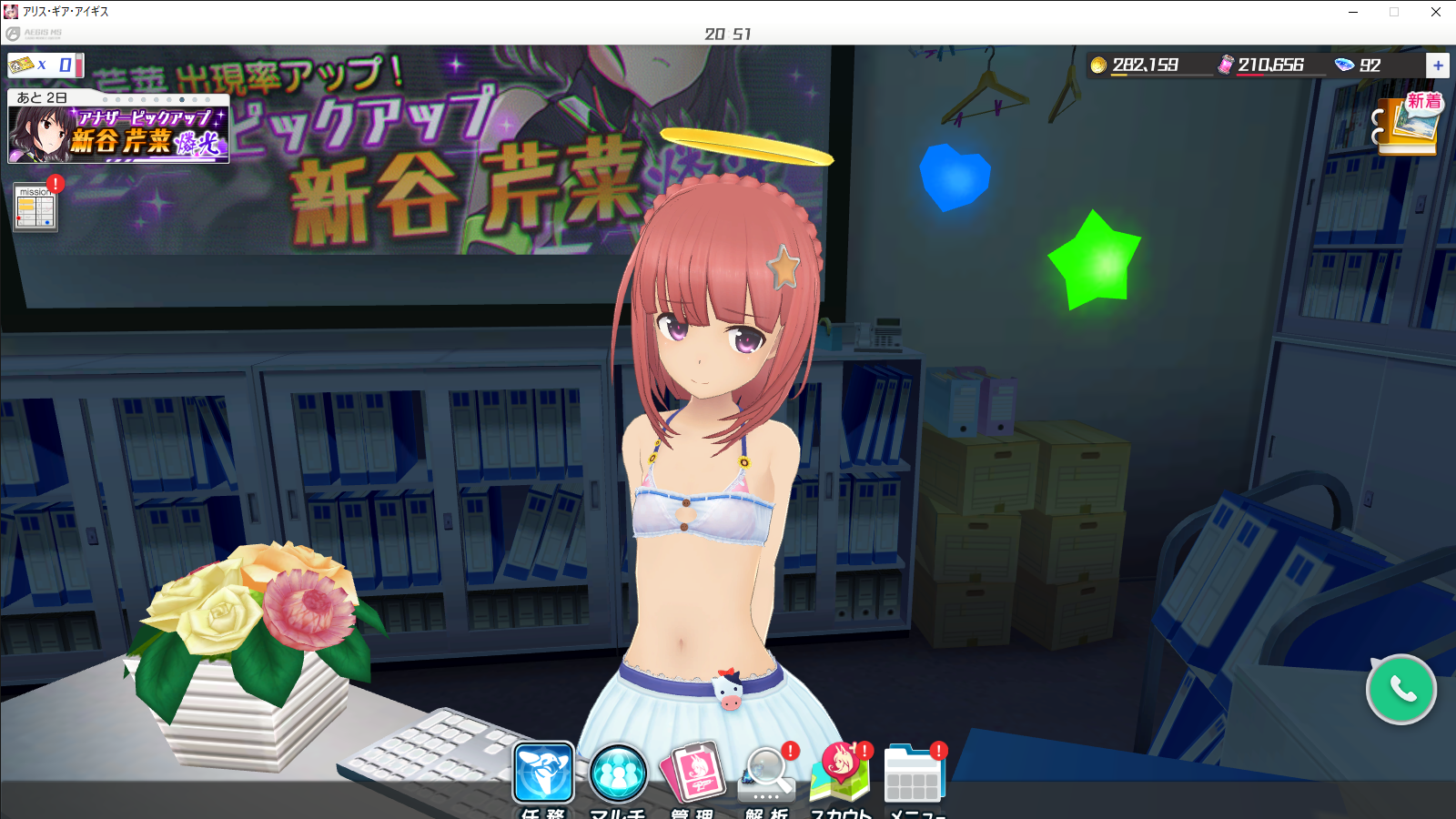1456x819 pixels.
Task: Open the マルチ multiplayer icon
Action: (x=618, y=773)
